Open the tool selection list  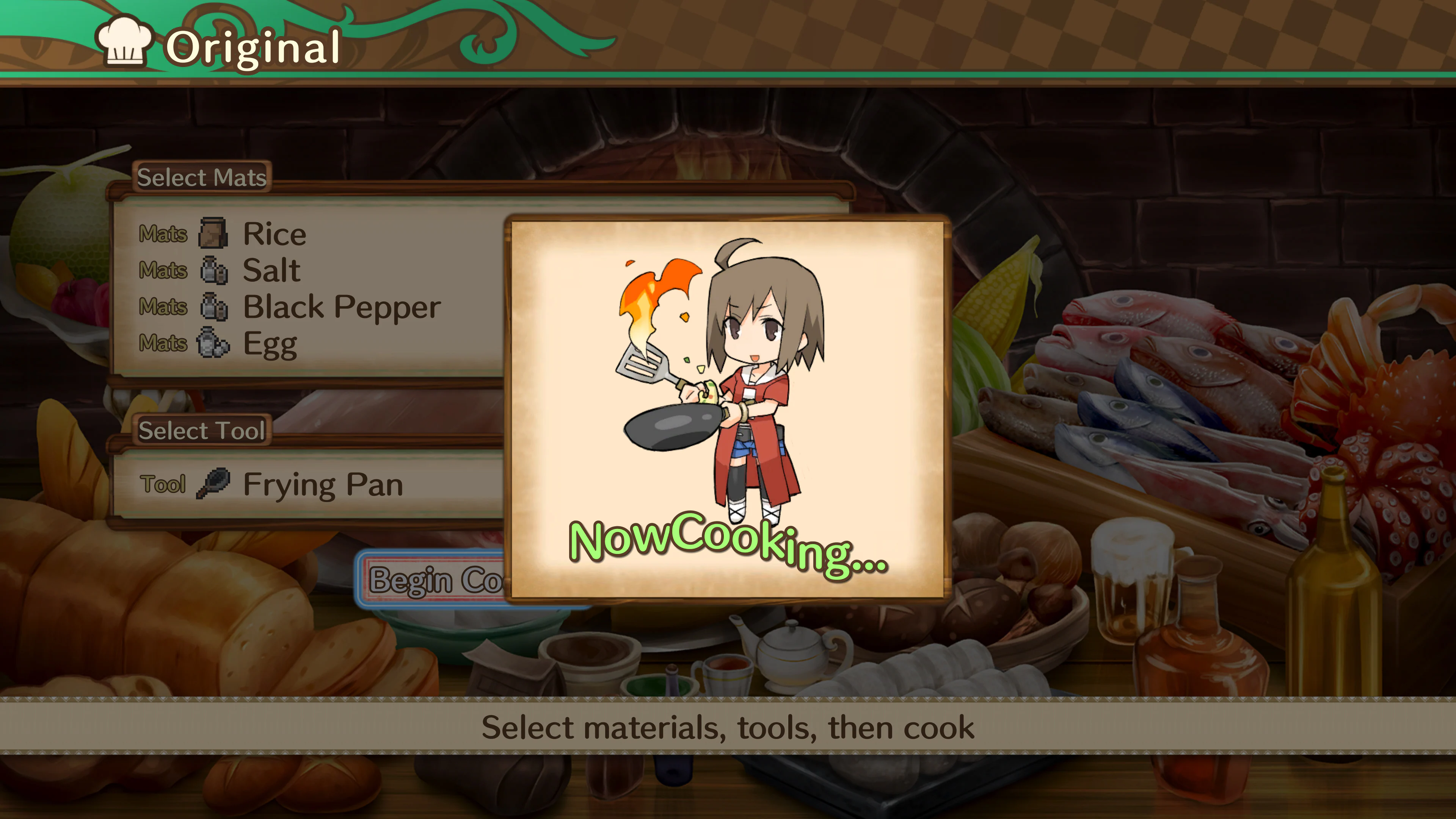tap(322, 484)
